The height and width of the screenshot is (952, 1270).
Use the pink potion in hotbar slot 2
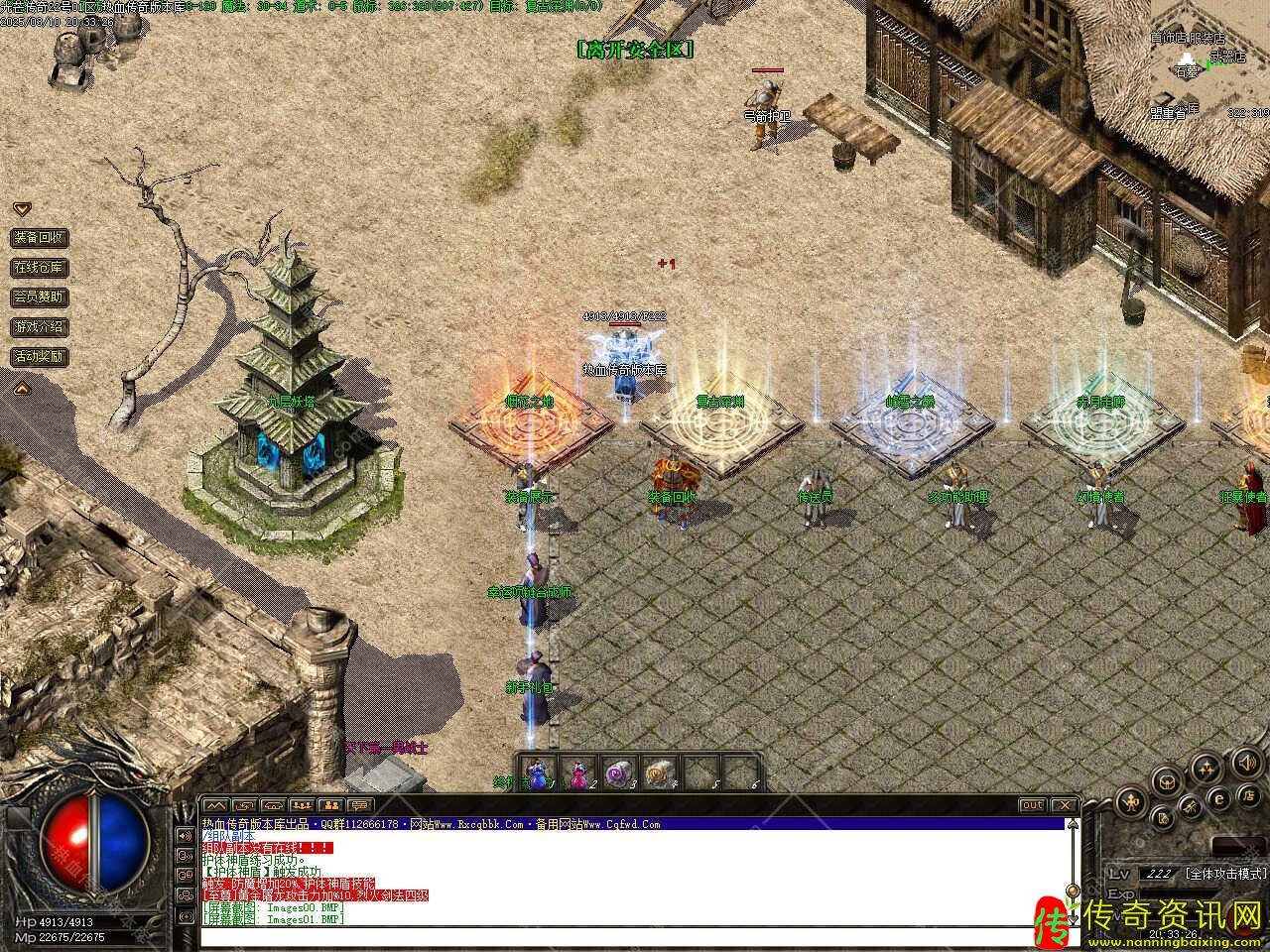(x=576, y=772)
